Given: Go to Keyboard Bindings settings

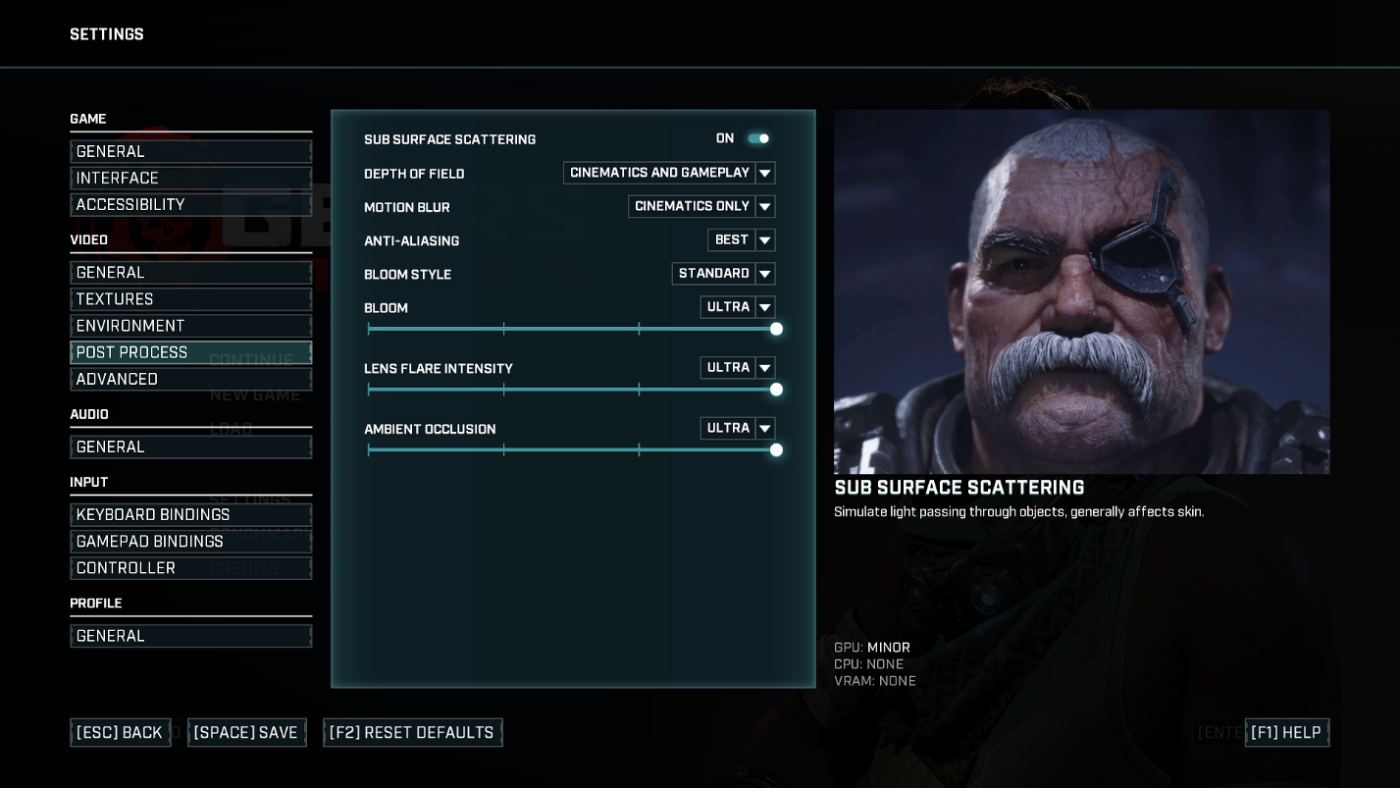Looking at the screenshot, I should point(190,514).
